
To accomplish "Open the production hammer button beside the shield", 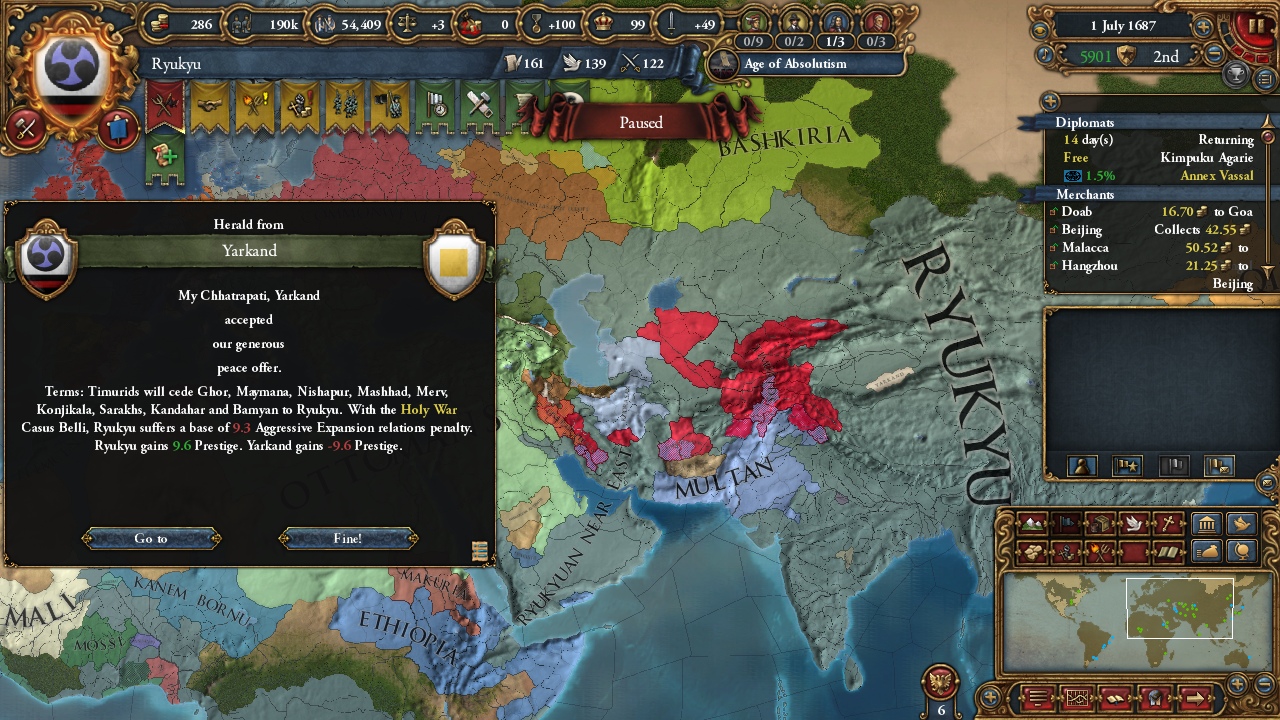I will (x=27, y=128).
